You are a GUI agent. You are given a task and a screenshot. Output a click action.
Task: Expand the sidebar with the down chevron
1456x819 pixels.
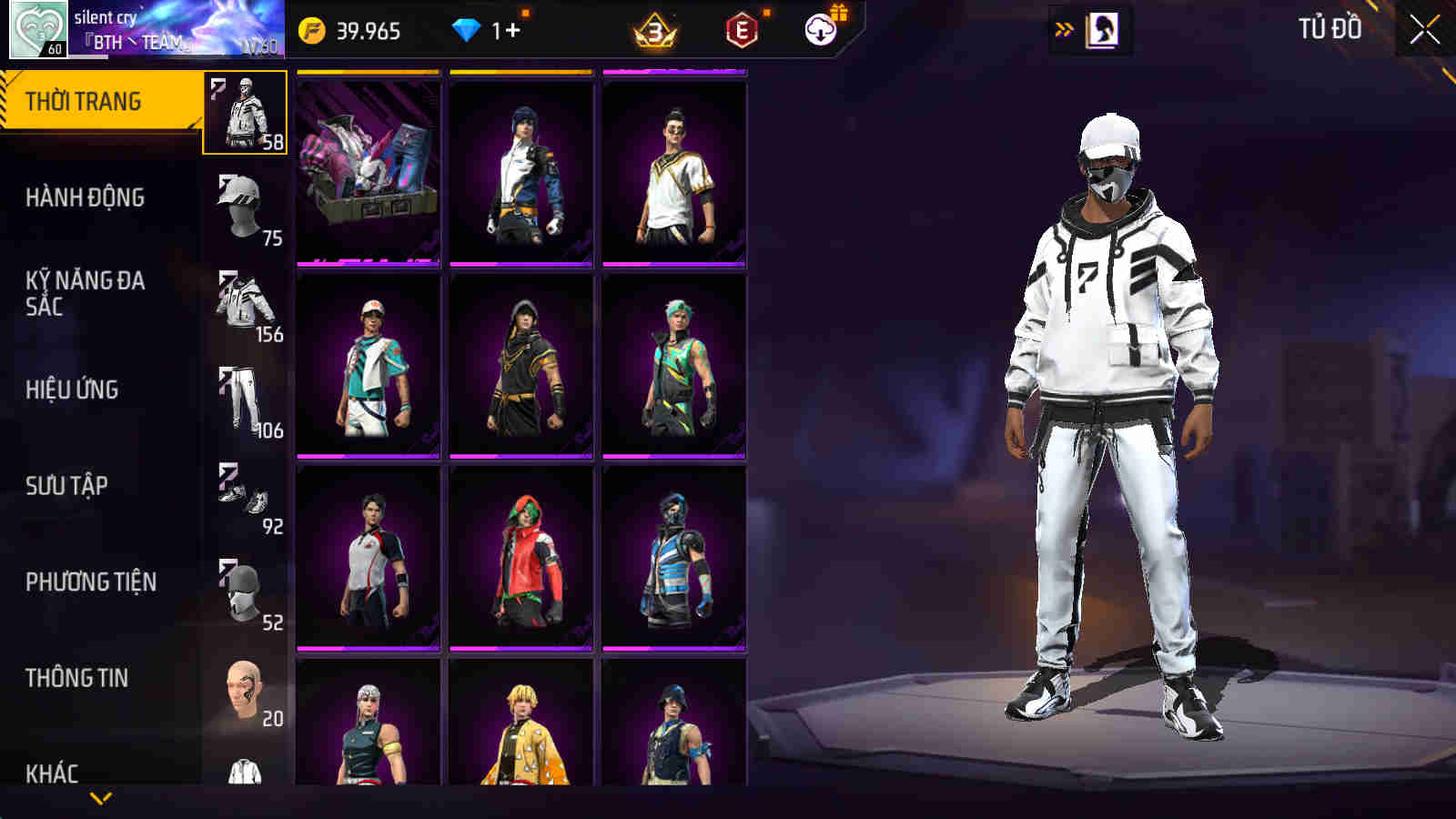point(100,799)
